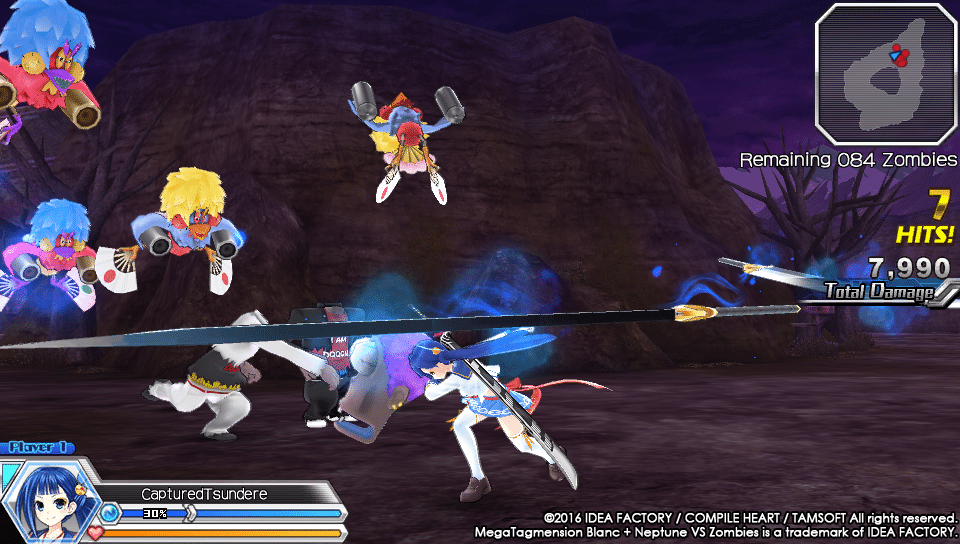
Task: Click the octagonal minimap
Action: 886,73
